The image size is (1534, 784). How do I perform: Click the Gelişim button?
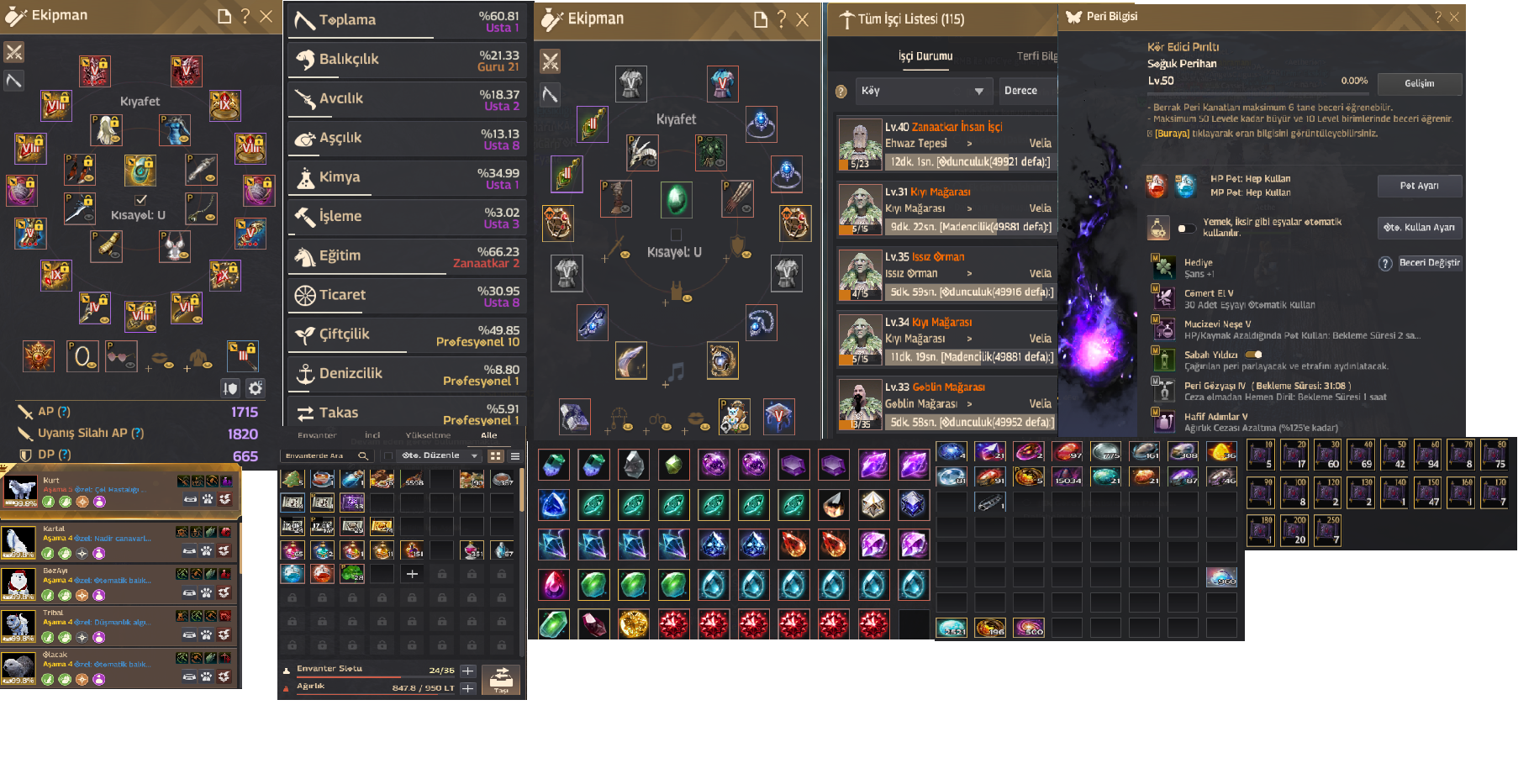pos(1420,84)
